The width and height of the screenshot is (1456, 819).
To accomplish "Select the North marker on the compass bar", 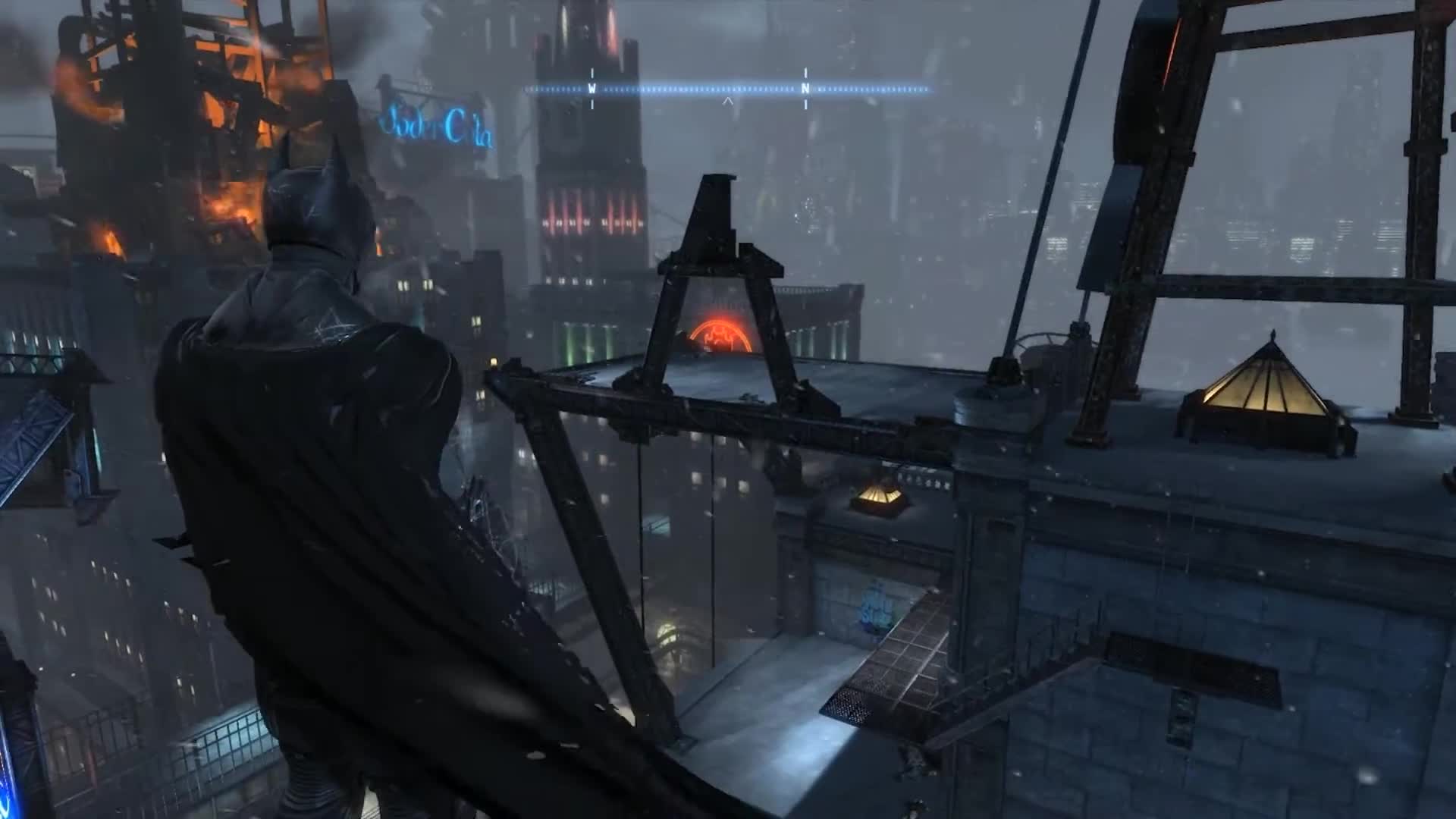I will [x=805, y=89].
